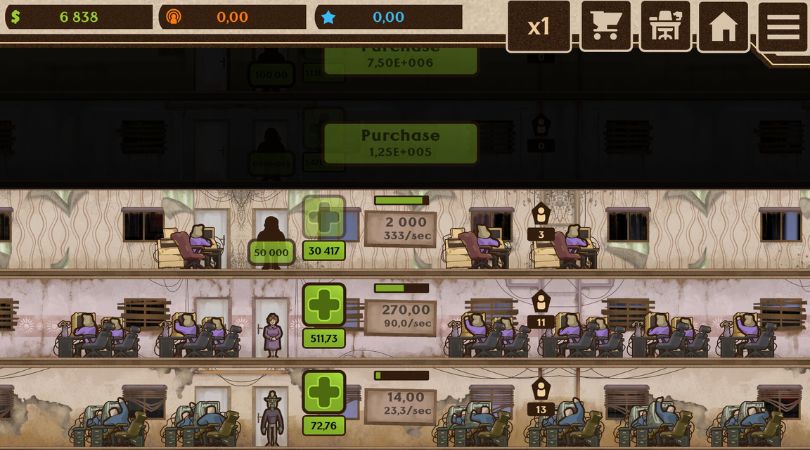Upgrade the floor with the 511,73 plus button
810x450 pixels.
[x=324, y=305]
